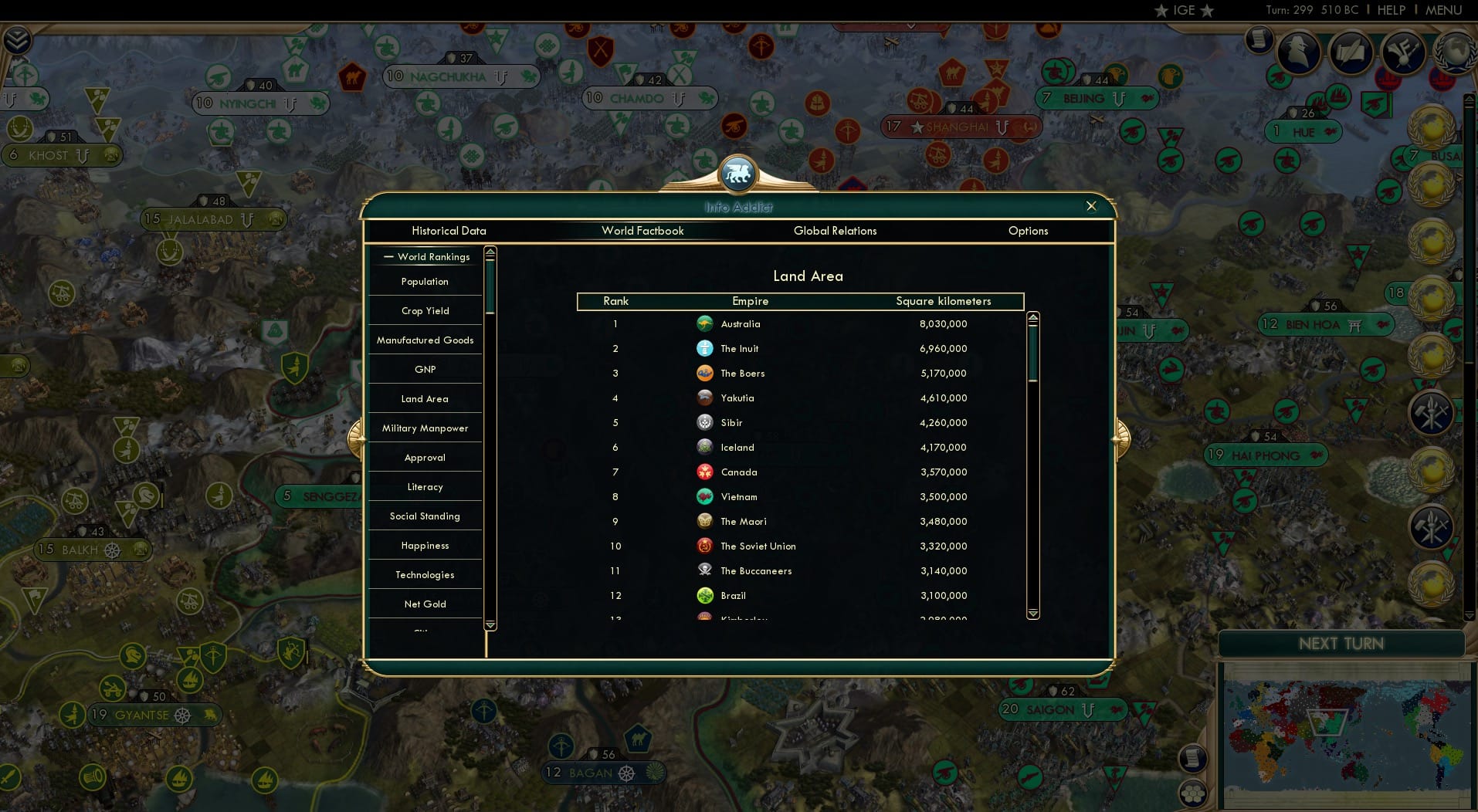Open the MENU at top right

click(1444, 10)
